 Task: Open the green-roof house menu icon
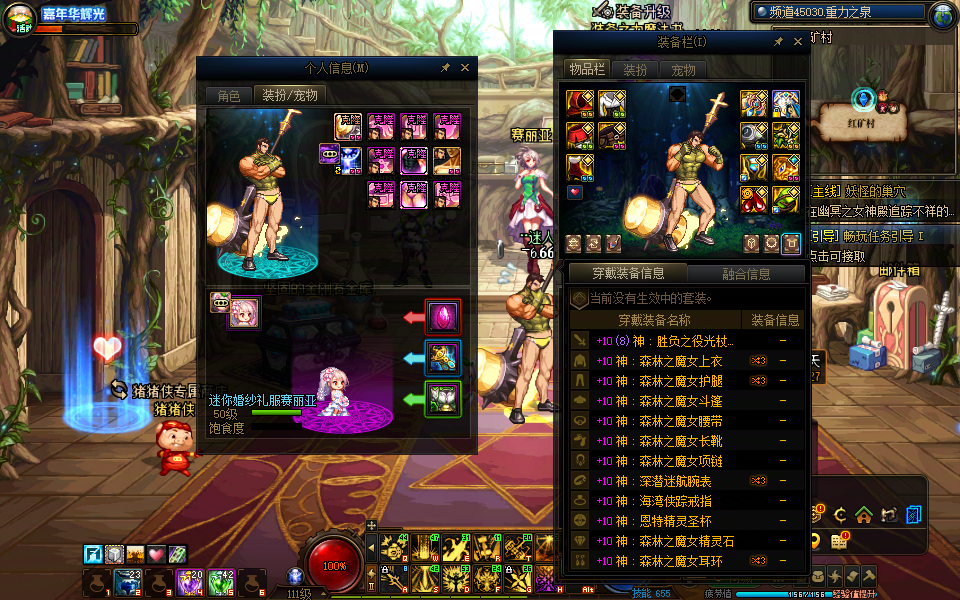pos(863,515)
